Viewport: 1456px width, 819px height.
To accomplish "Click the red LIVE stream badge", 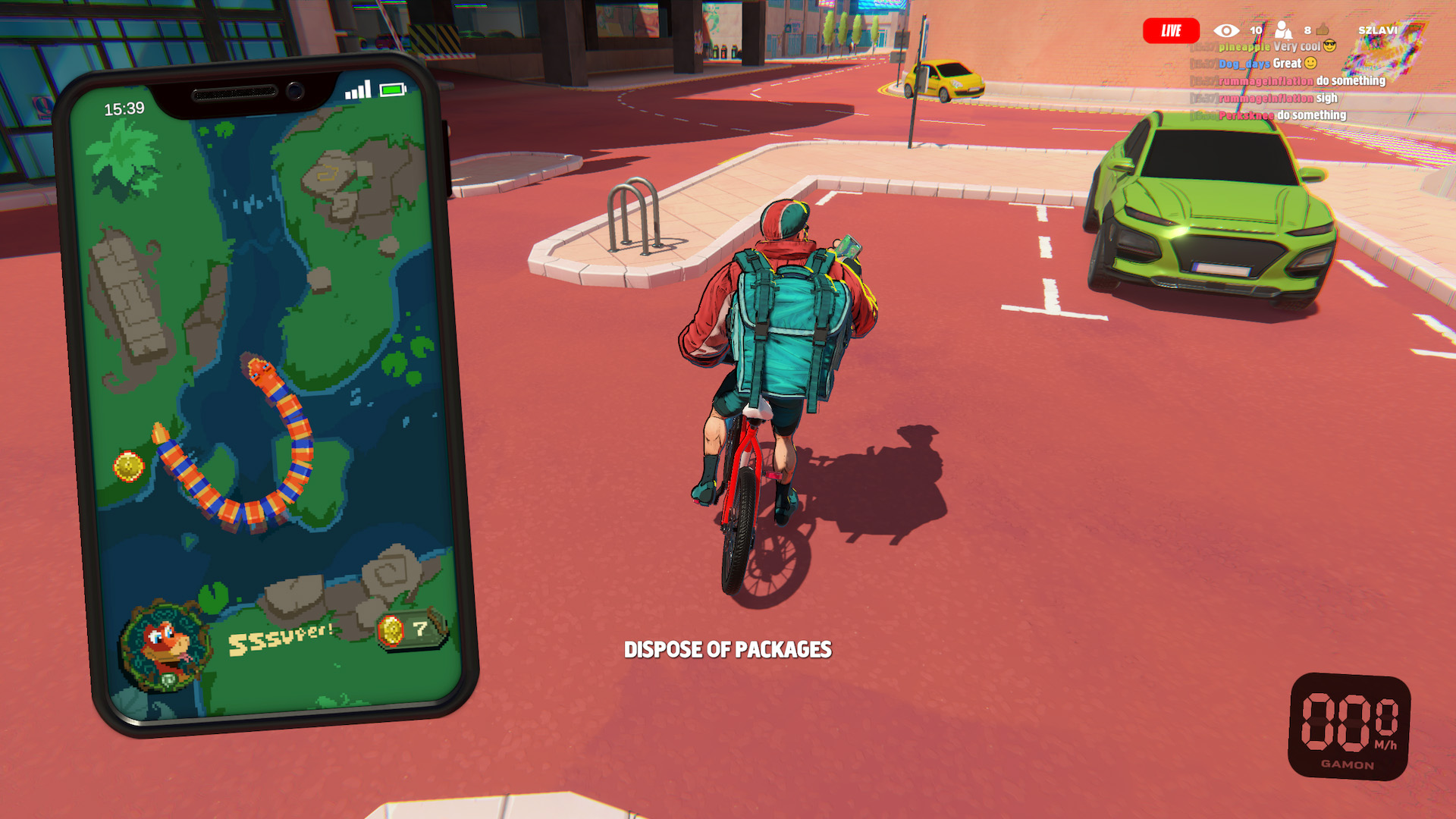I will tap(1171, 31).
